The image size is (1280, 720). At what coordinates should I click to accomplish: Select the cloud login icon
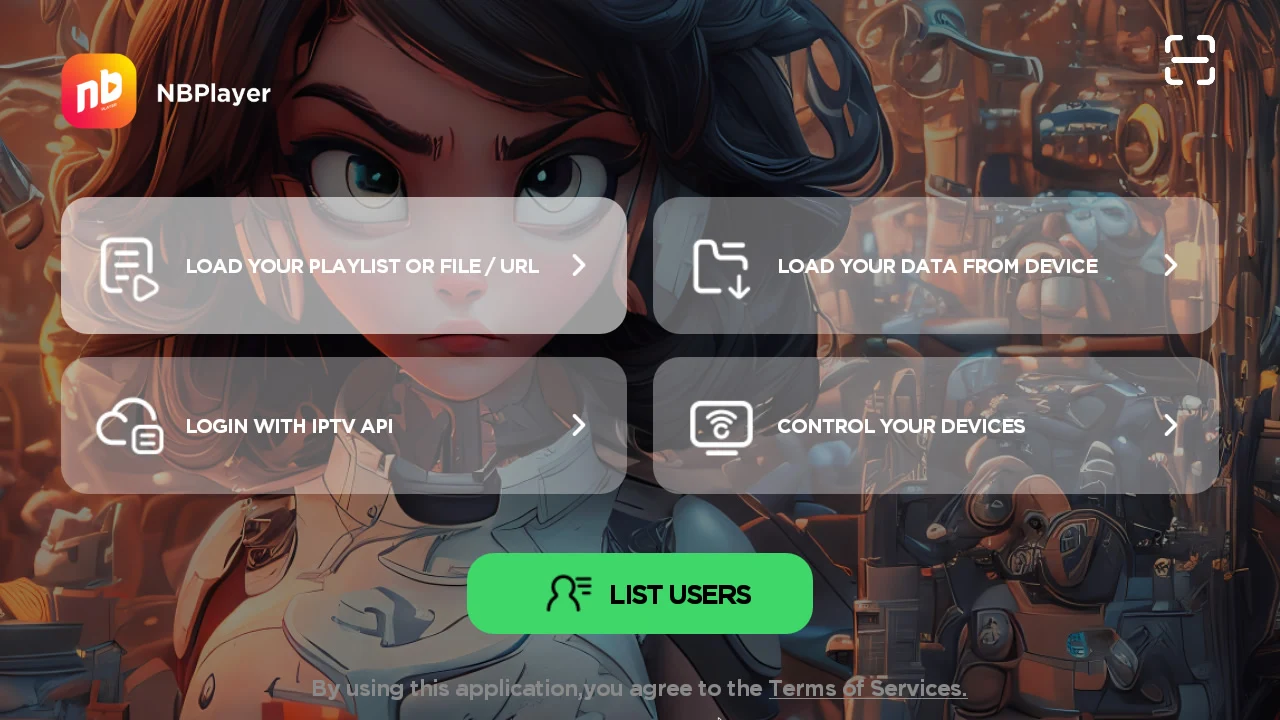(x=129, y=425)
